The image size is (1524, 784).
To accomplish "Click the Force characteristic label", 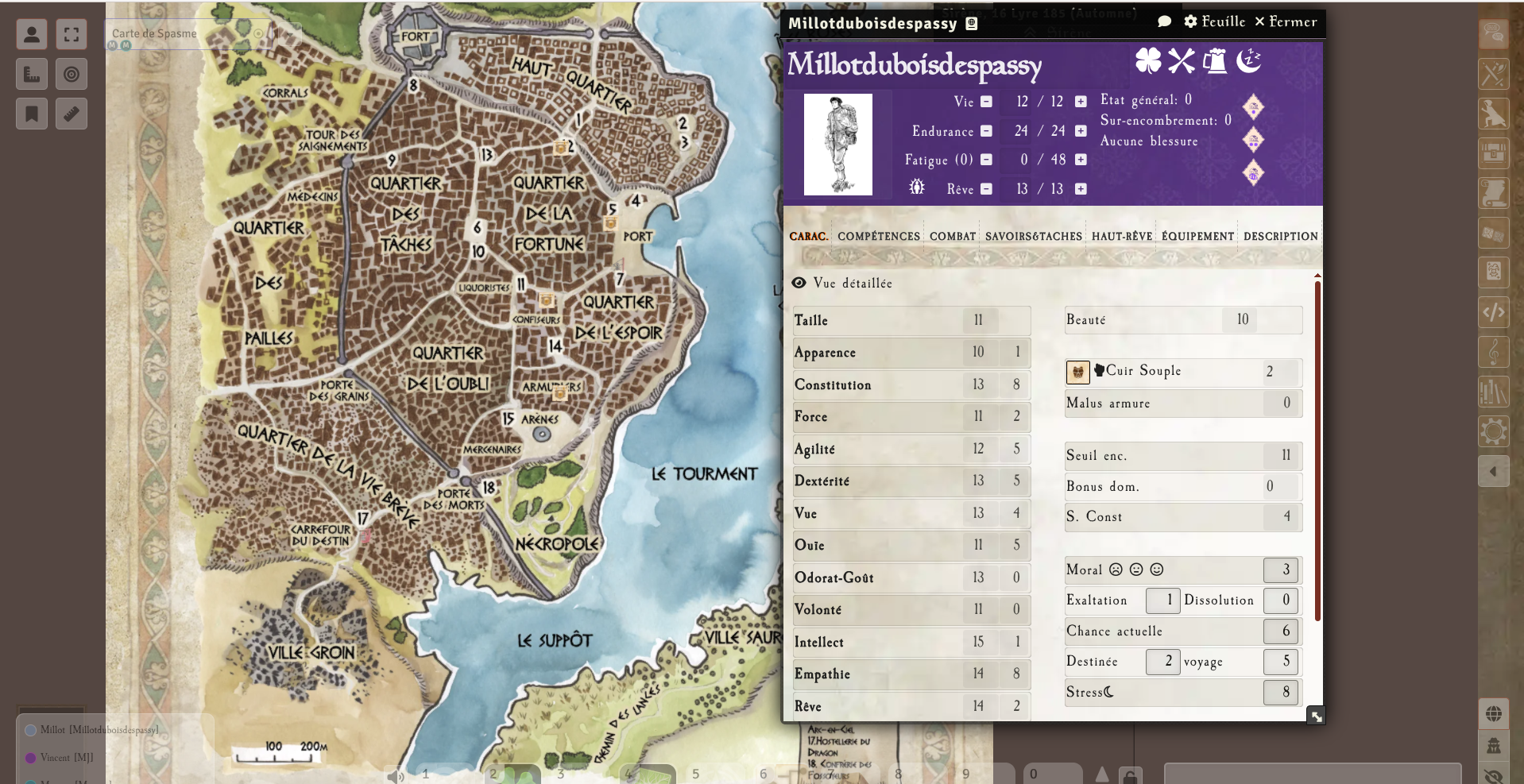I will 810,417.
